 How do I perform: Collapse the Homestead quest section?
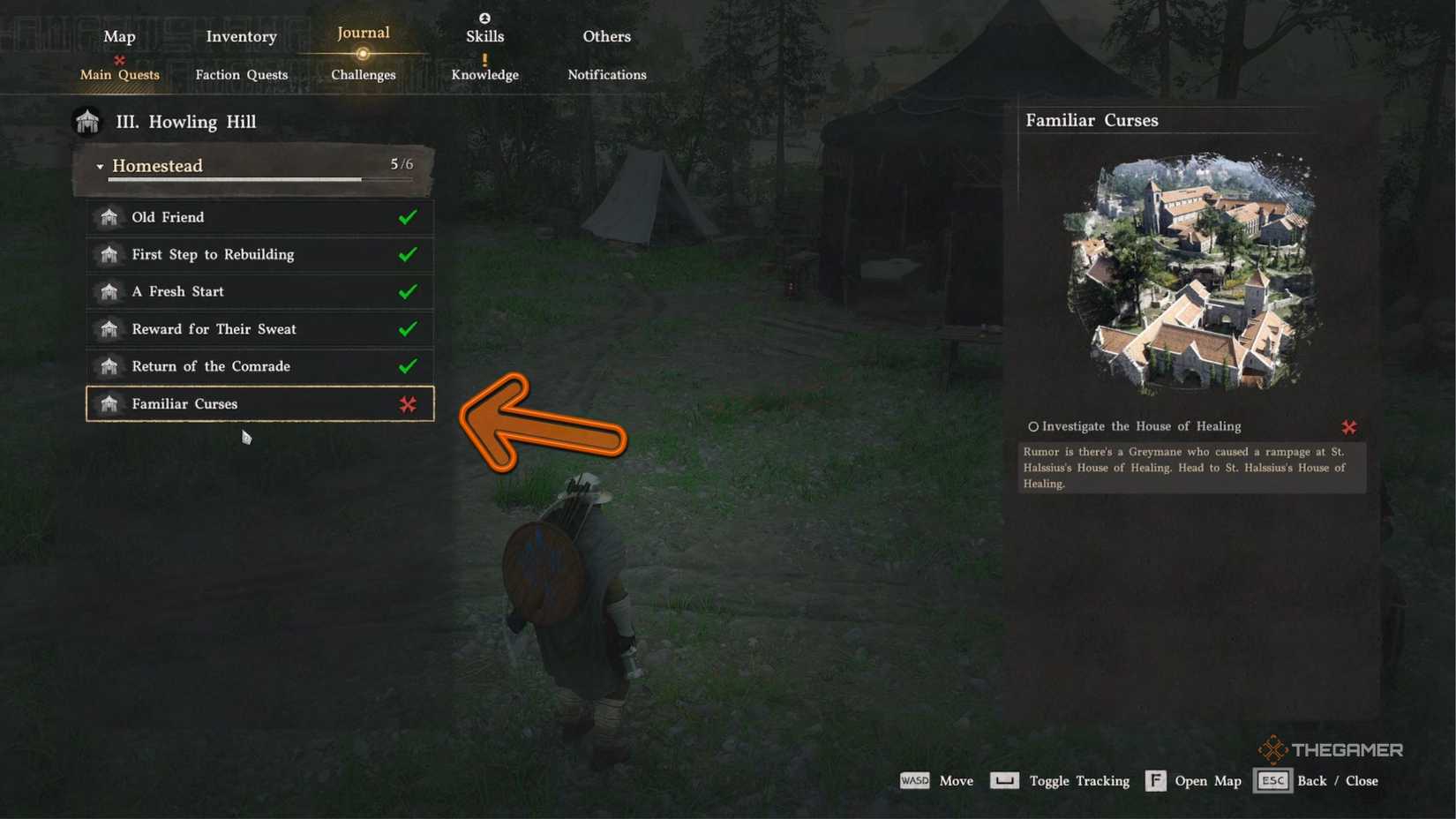tap(101, 166)
